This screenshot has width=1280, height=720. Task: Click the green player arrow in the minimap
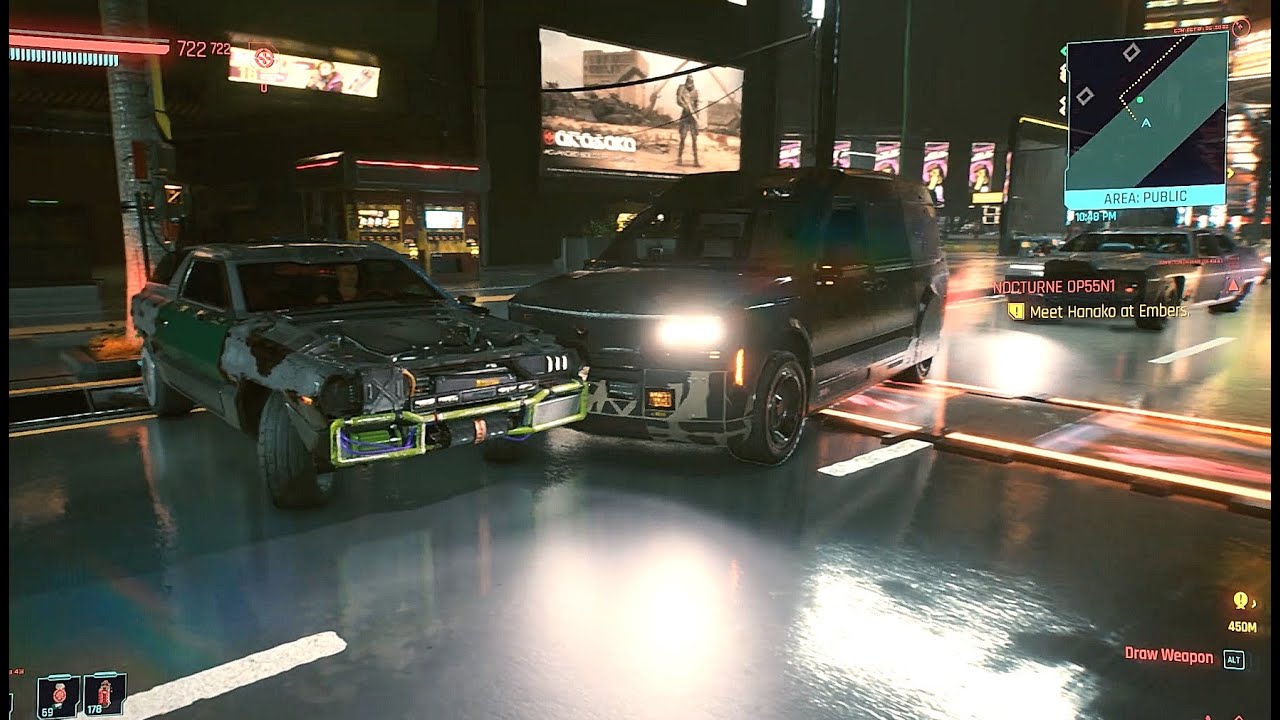(1140, 99)
